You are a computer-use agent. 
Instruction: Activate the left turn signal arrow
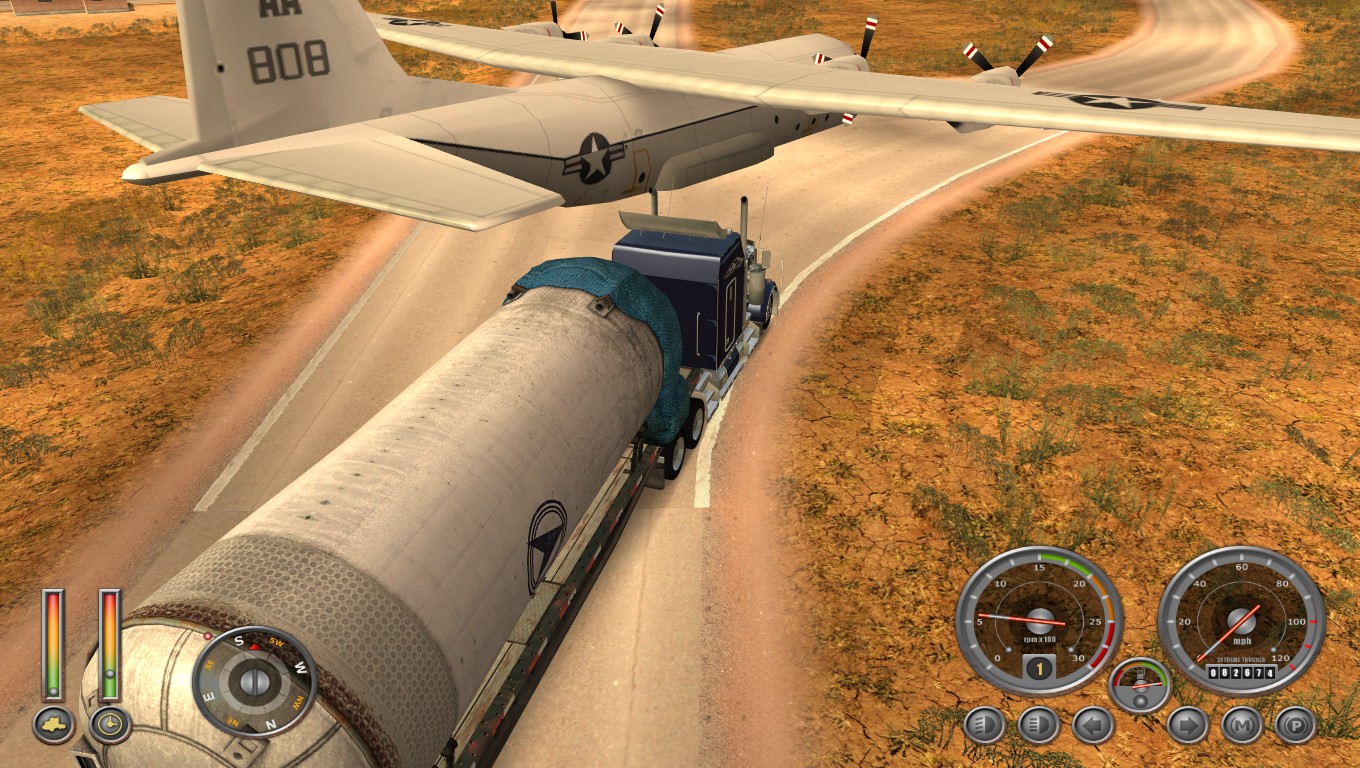[x=1093, y=725]
